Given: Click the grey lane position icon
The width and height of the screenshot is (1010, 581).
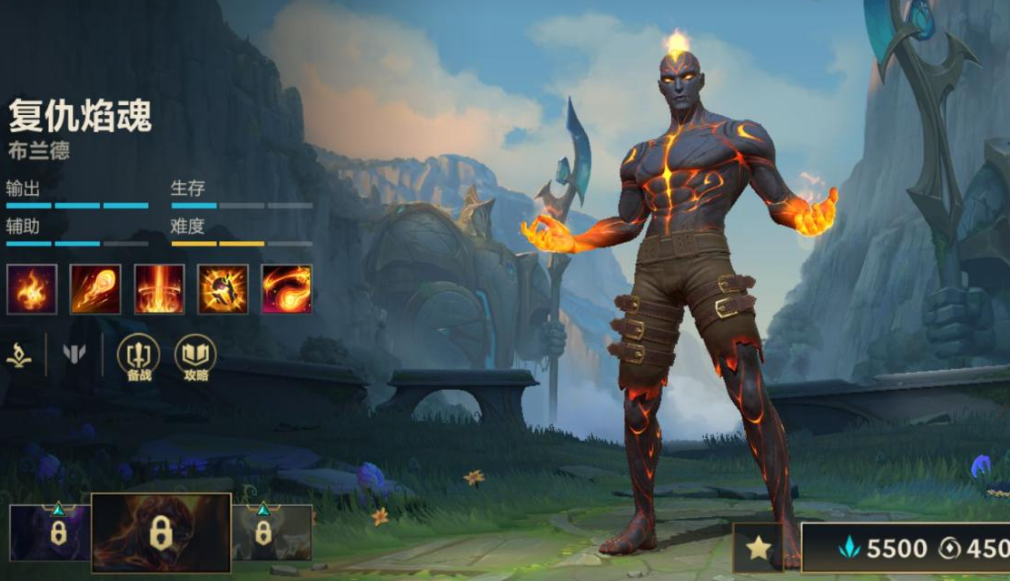Looking at the screenshot, I should (74, 353).
